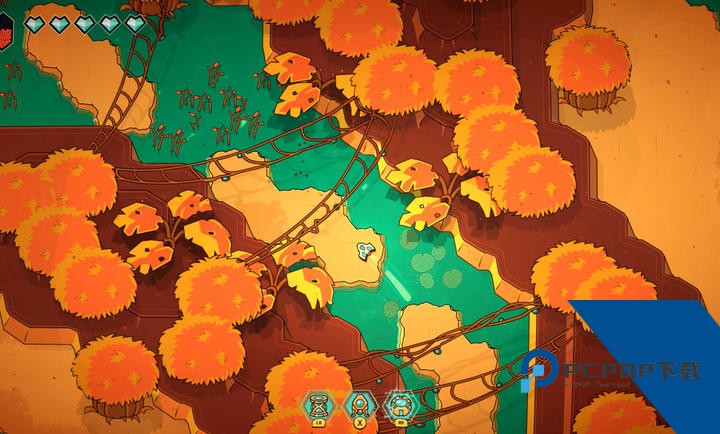Choose the dome-shaped gadget icon
The width and height of the screenshot is (720, 434).
[x=398, y=405]
